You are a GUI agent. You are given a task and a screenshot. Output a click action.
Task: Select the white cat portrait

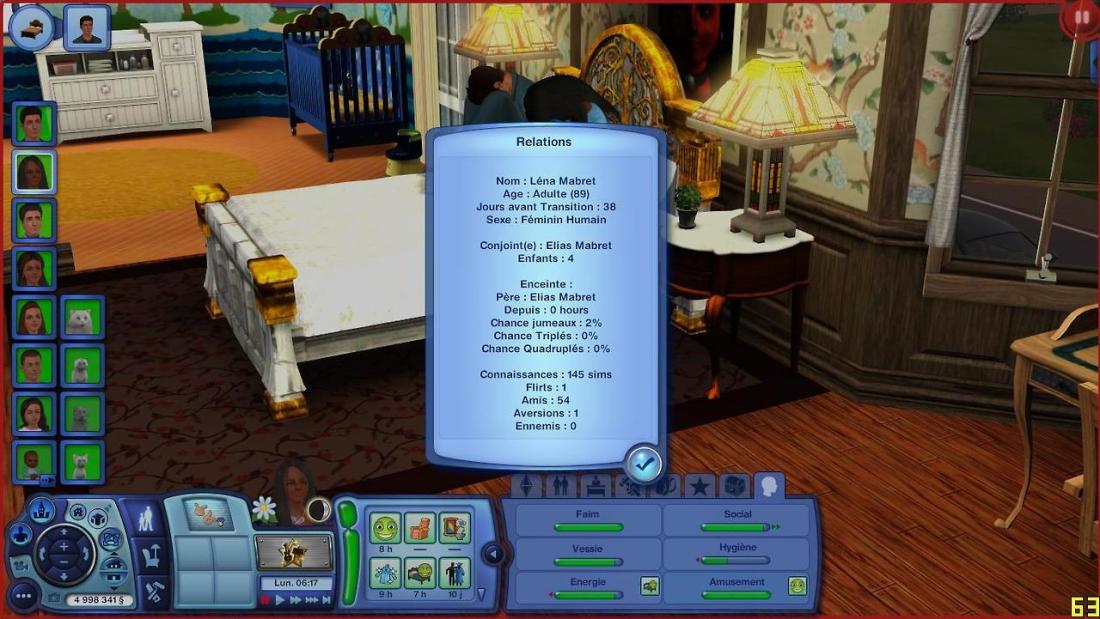(81, 318)
